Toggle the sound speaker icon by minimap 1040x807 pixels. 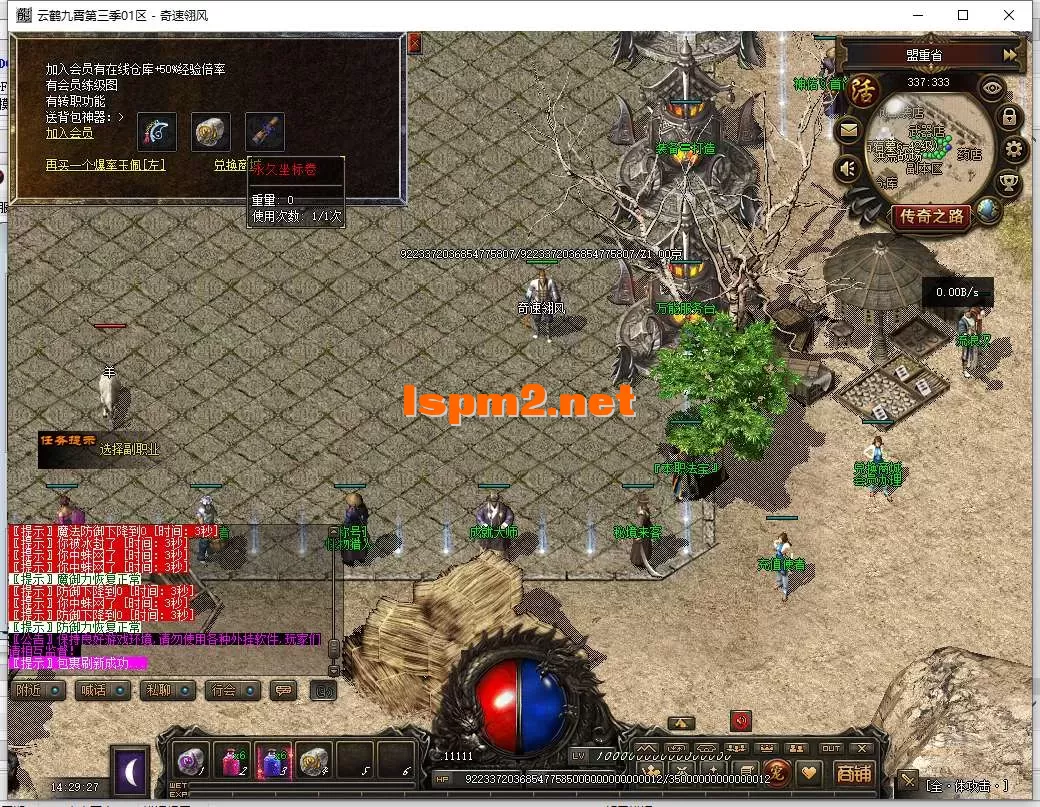point(848,168)
